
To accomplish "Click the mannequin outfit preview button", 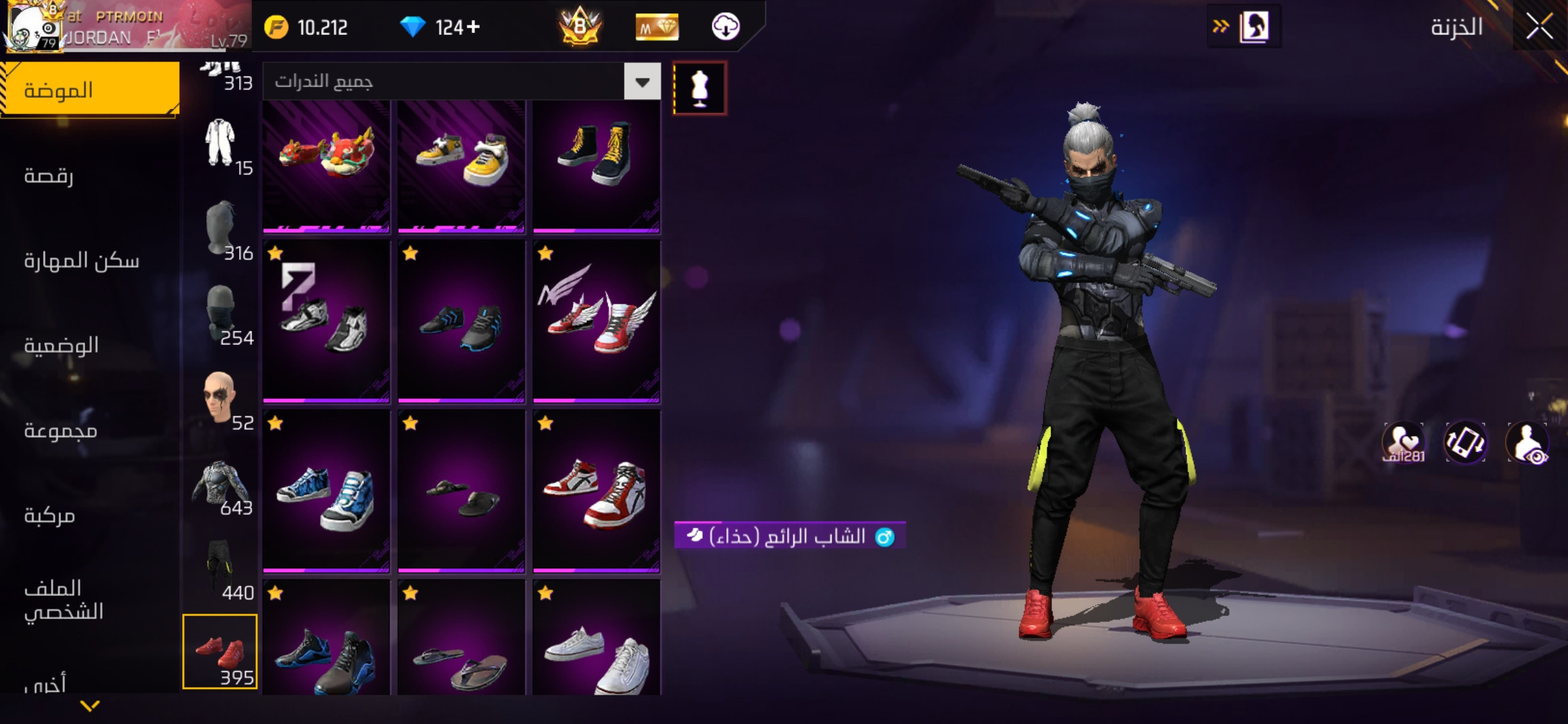I will pos(700,88).
